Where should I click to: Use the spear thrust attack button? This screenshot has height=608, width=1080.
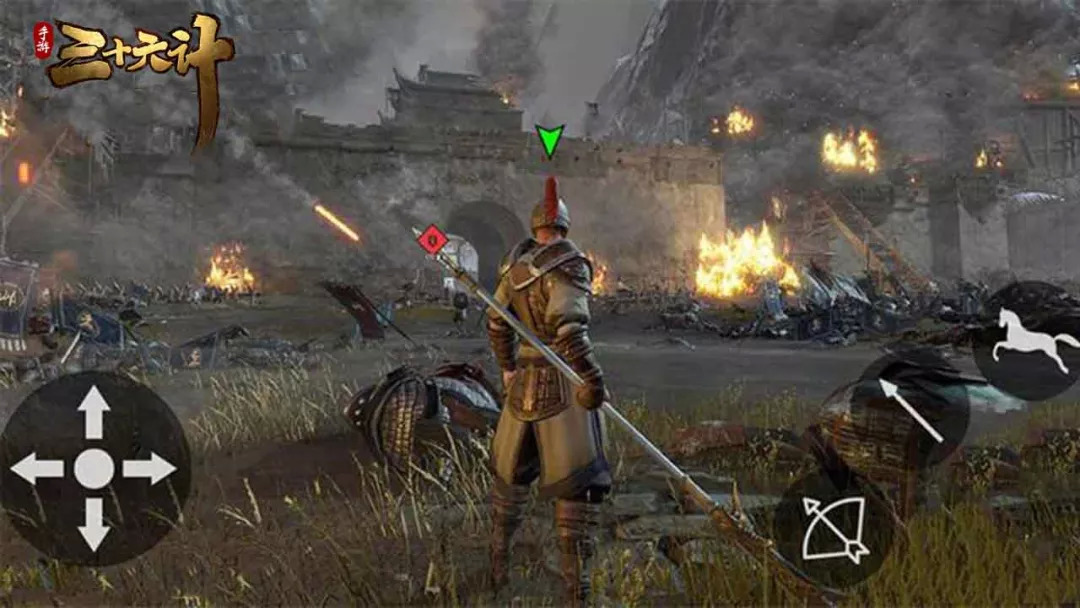pyautogui.click(x=912, y=410)
